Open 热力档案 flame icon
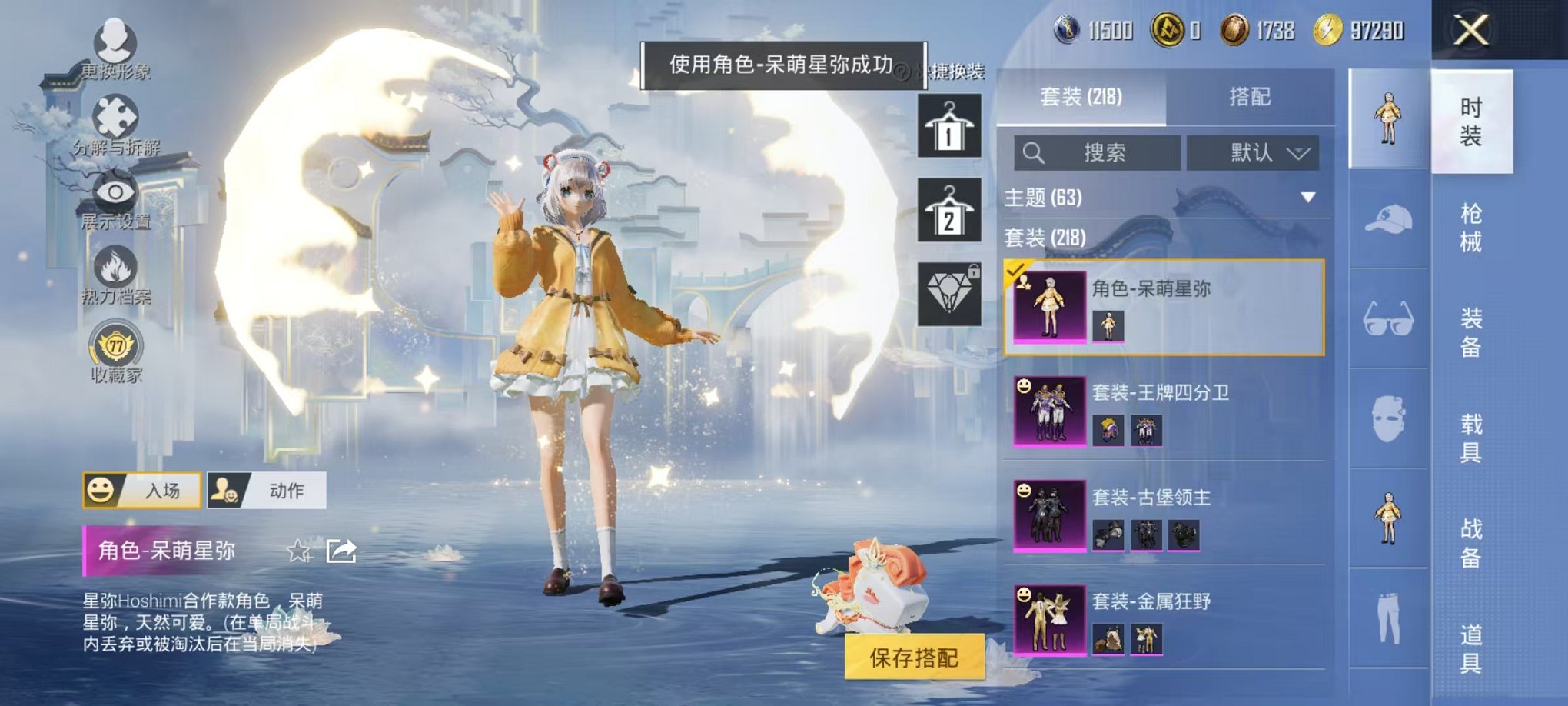Screen dimensions: 1568x706 click(x=114, y=265)
